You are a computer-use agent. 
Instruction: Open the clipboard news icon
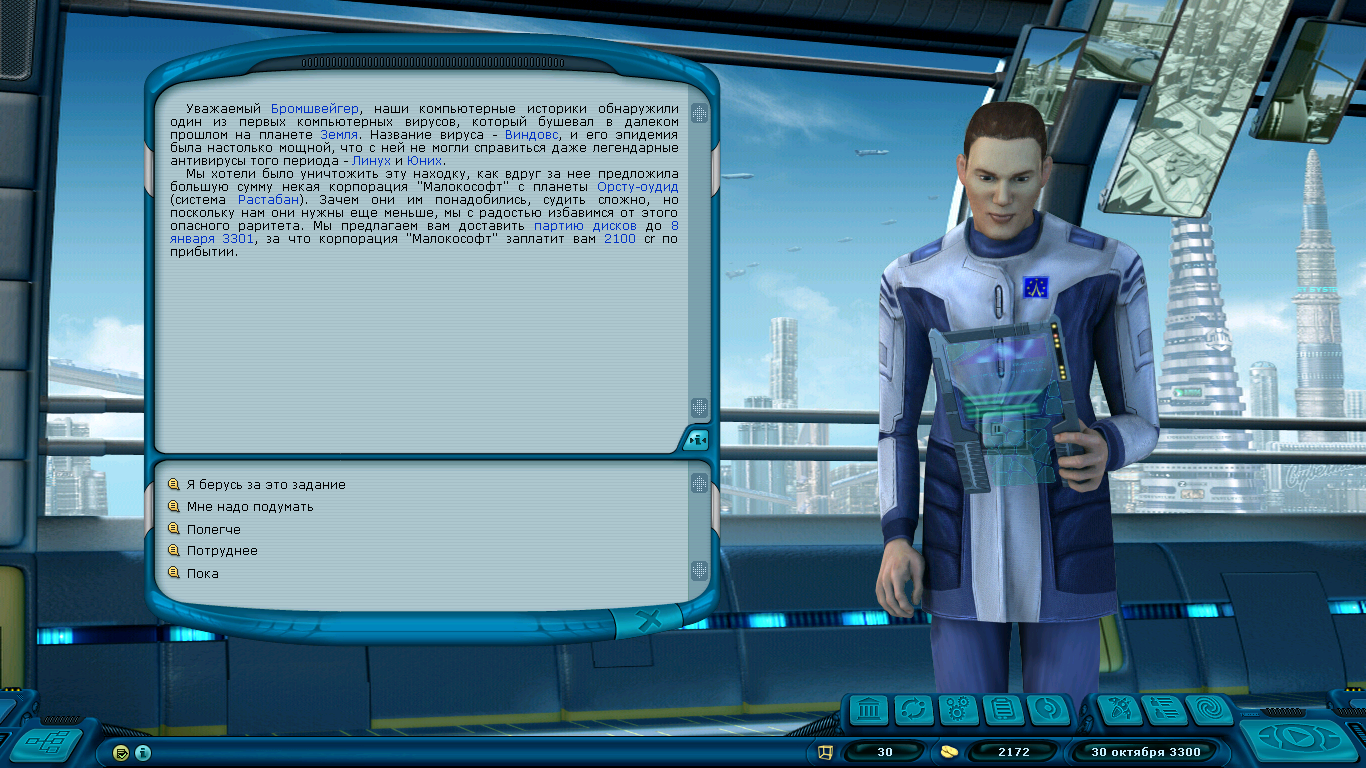pyautogui.click(x=1002, y=711)
